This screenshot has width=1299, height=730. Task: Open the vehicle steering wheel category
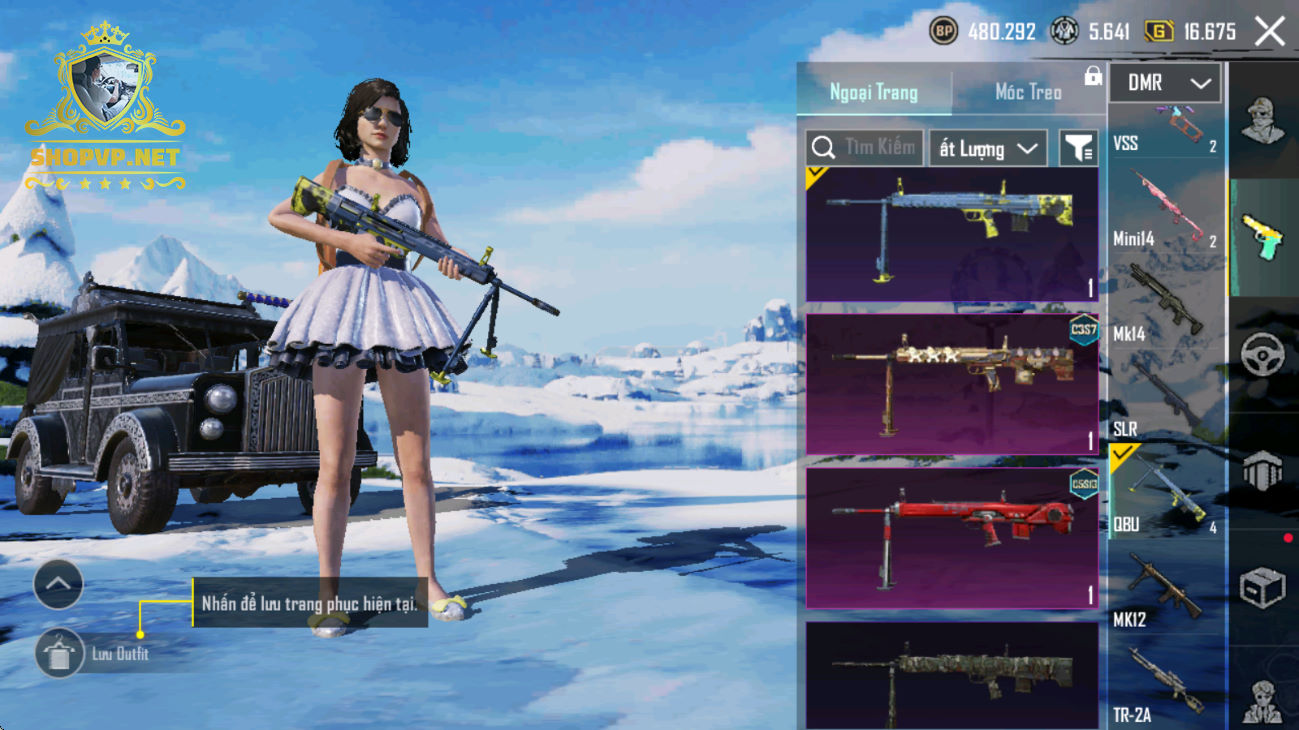pos(1262,355)
